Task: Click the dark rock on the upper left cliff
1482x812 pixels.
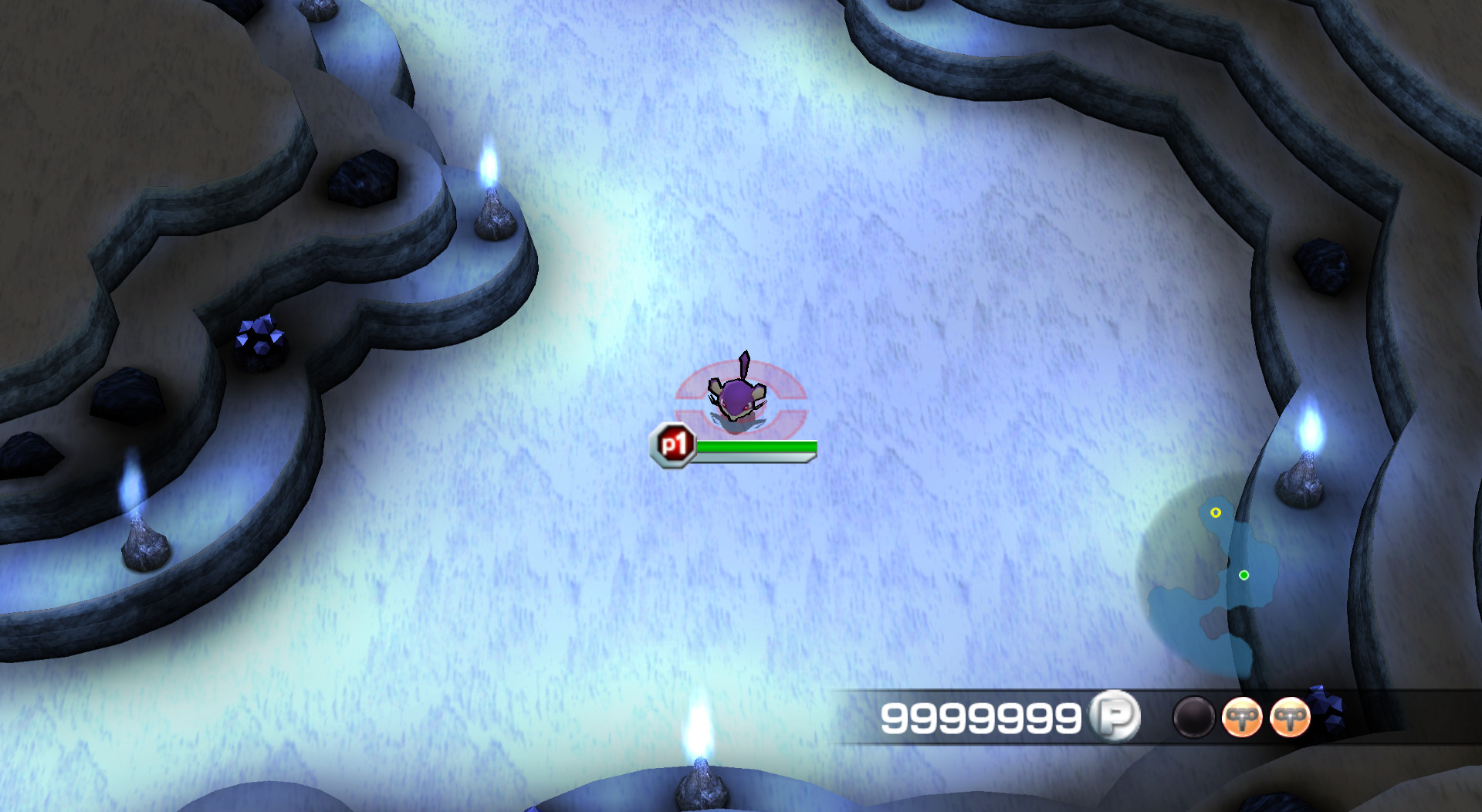Action: click(x=363, y=180)
